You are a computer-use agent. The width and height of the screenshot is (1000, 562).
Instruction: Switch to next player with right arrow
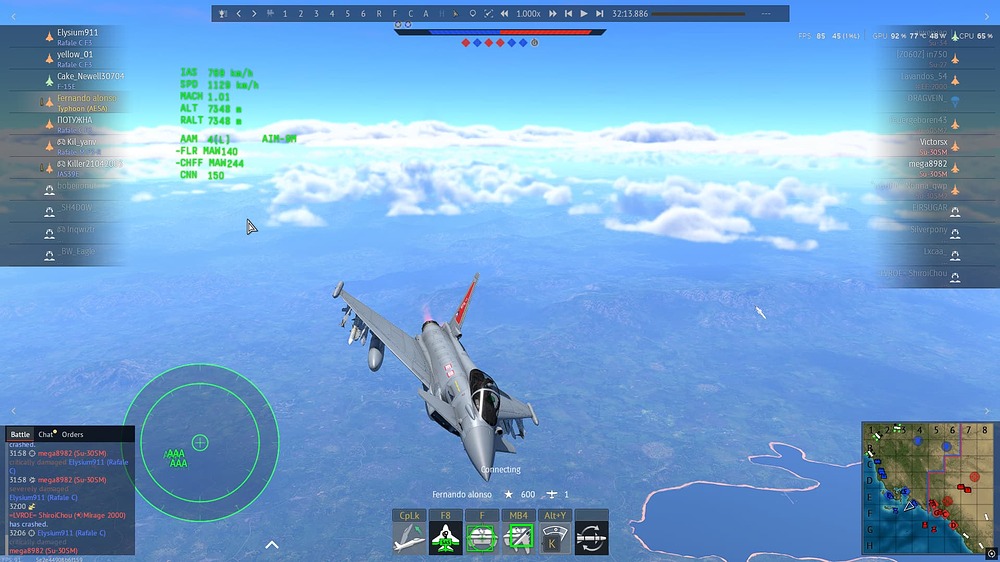(x=254, y=14)
